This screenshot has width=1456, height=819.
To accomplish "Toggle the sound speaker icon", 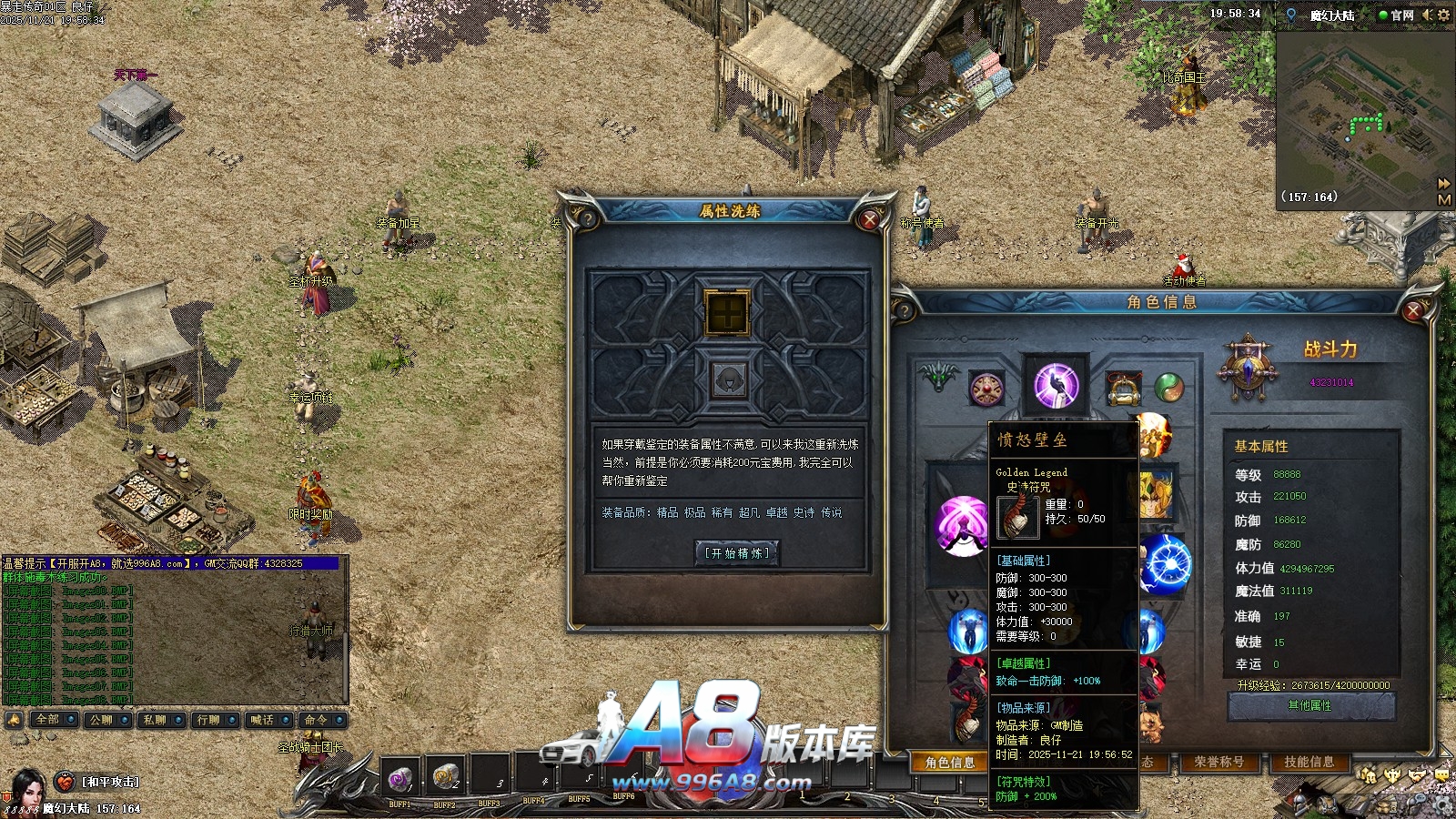I will click(x=1427, y=15).
